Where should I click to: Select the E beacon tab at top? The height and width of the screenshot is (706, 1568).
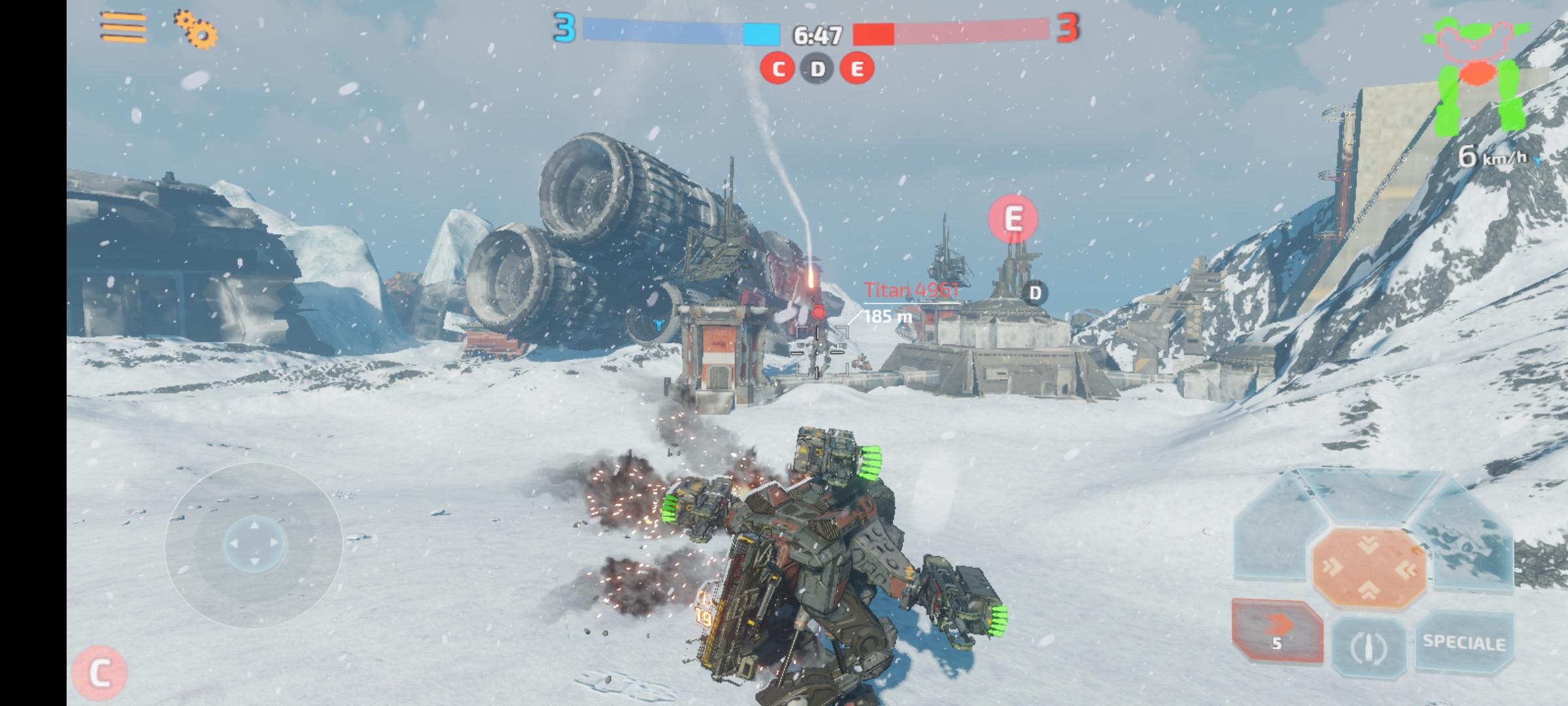point(857,68)
